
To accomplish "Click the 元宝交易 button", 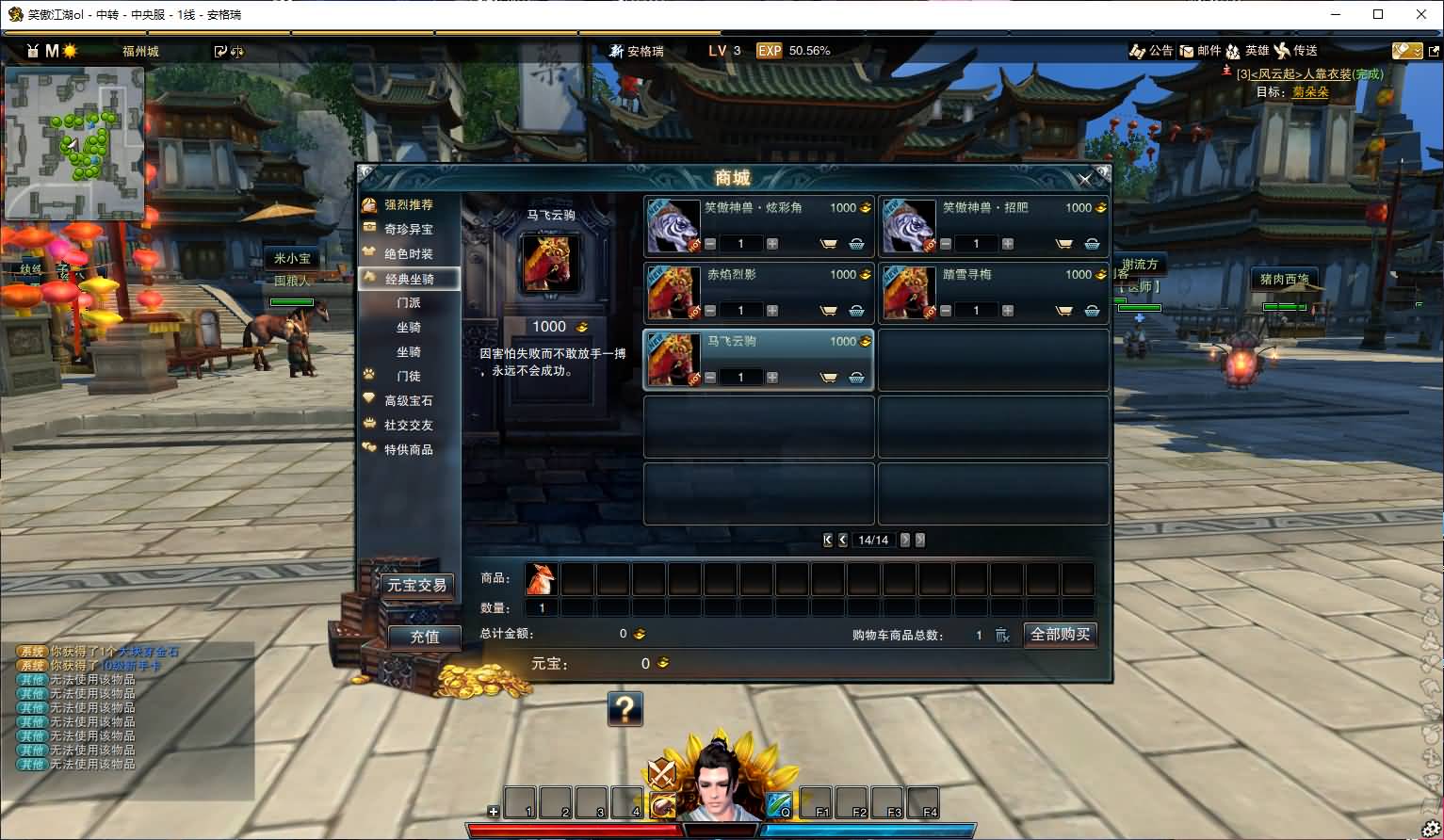I will [x=416, y=584].
